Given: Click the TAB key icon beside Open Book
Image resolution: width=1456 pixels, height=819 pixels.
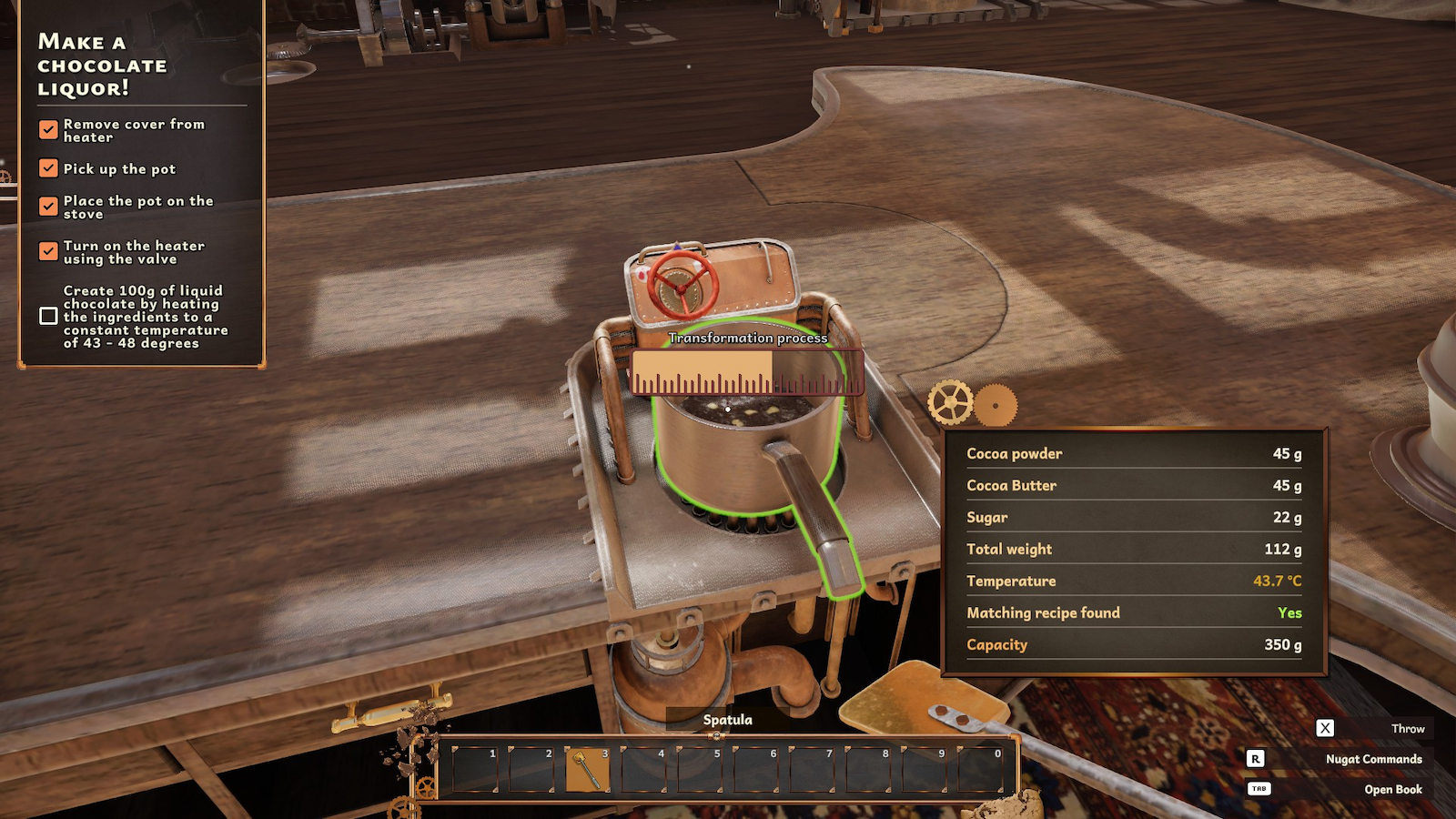Looking at the screenshot, I should point(1258,789).
